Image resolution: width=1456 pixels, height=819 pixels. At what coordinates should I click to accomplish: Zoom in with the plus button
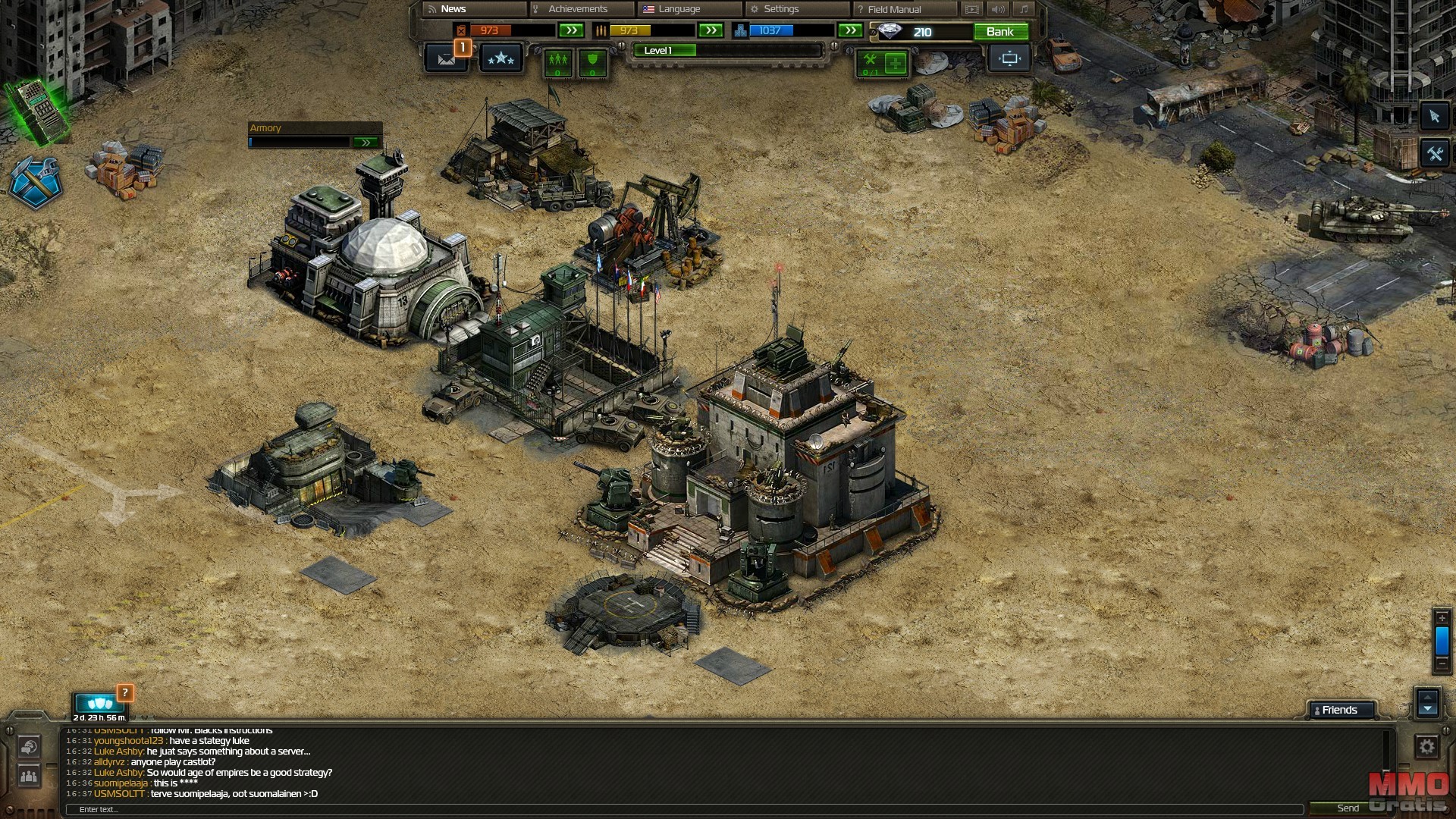coord(1442,618)
